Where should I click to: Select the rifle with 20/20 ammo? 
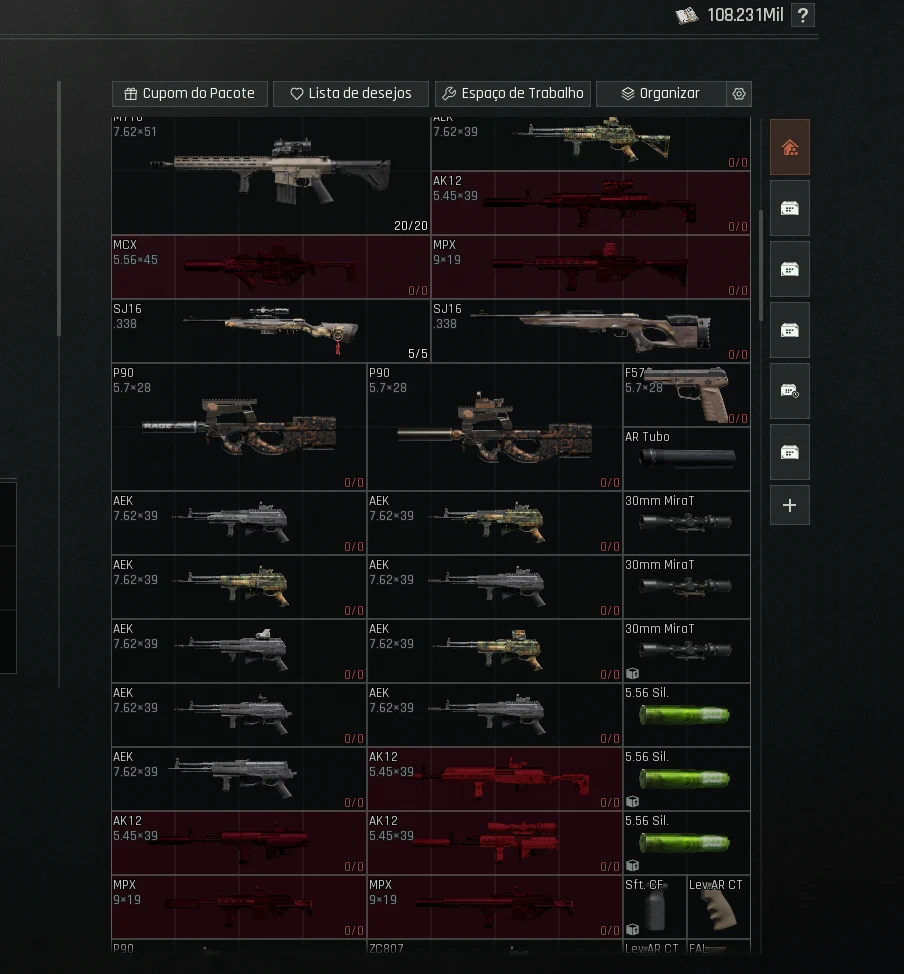click(x=270, y=175)
